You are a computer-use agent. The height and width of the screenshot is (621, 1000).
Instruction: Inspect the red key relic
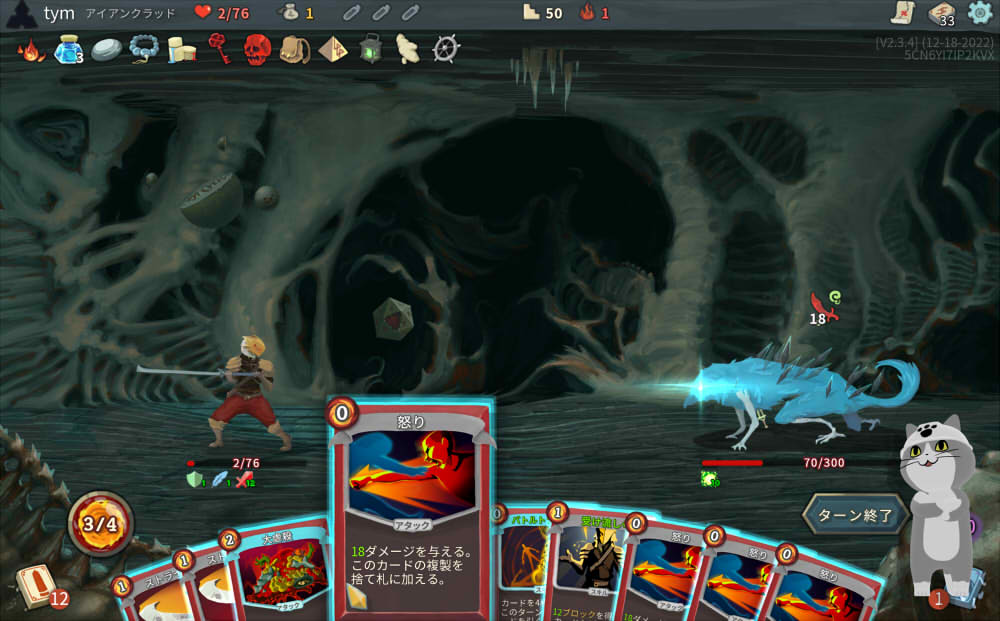click(219, 48)
